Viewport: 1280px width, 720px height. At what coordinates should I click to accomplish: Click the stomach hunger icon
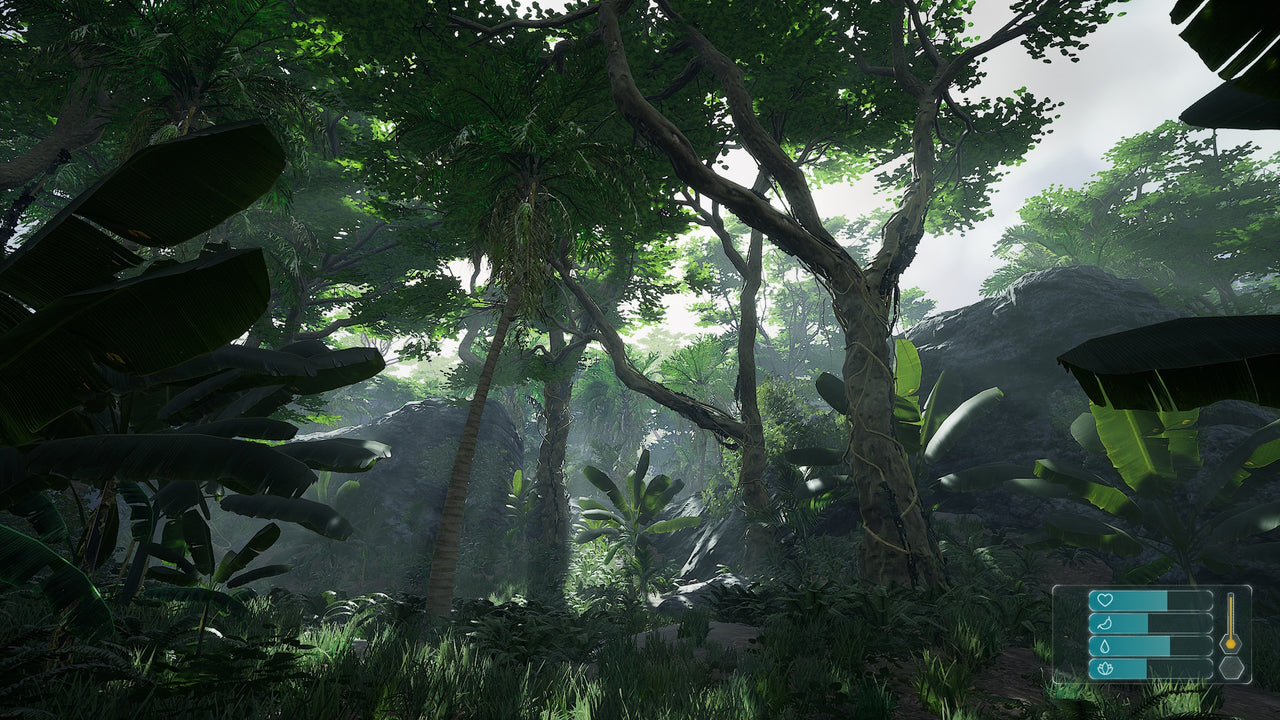click(x=1104, y=623)
